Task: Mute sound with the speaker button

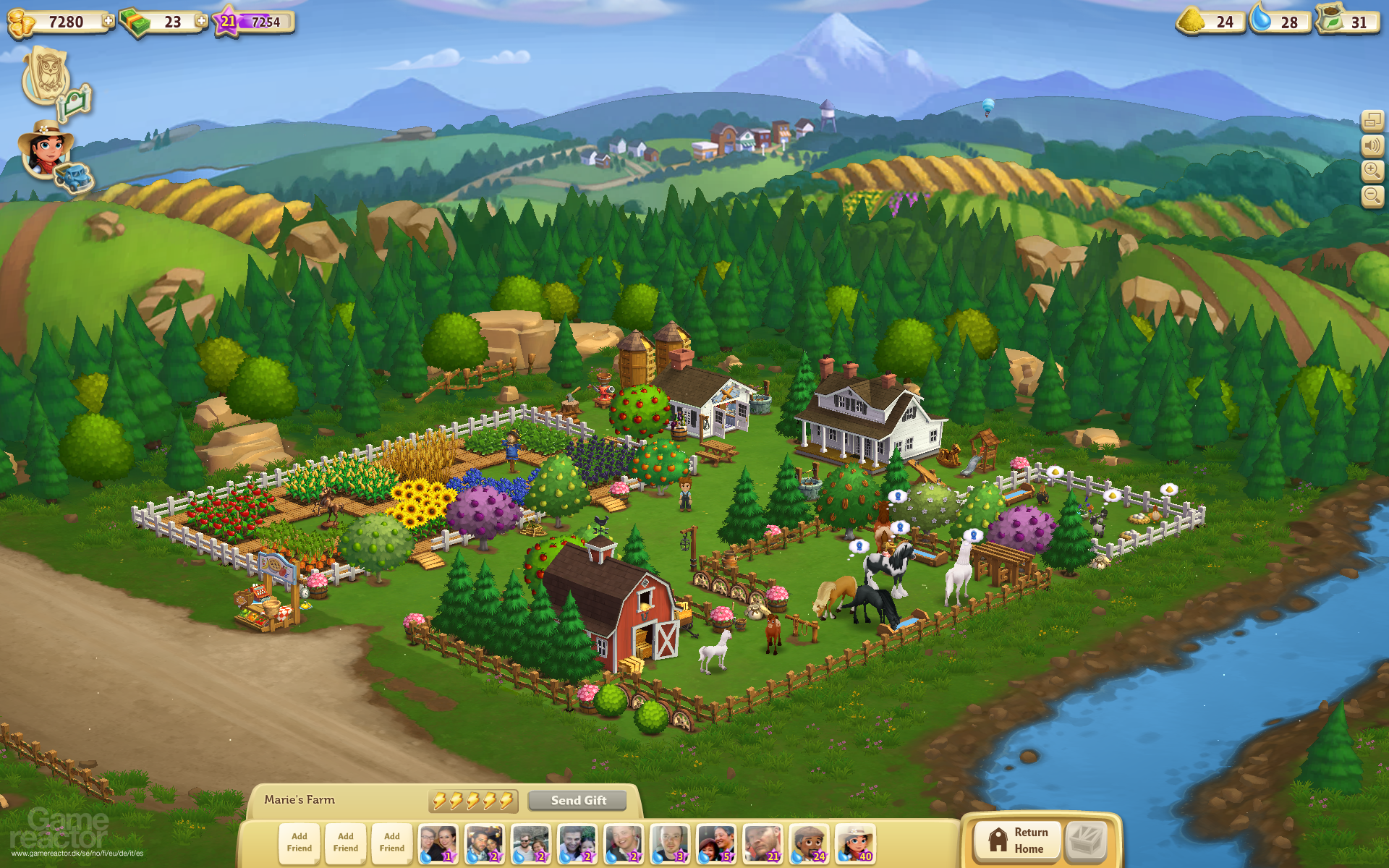Action: 1372,146
